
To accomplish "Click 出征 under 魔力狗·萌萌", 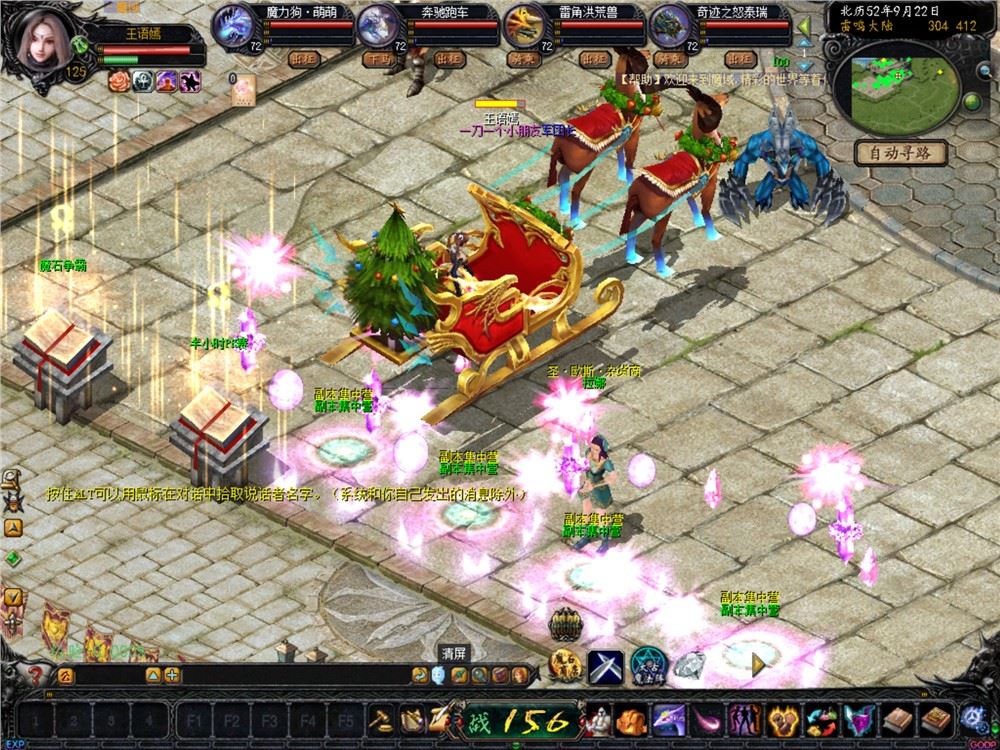I will [302, 58].
